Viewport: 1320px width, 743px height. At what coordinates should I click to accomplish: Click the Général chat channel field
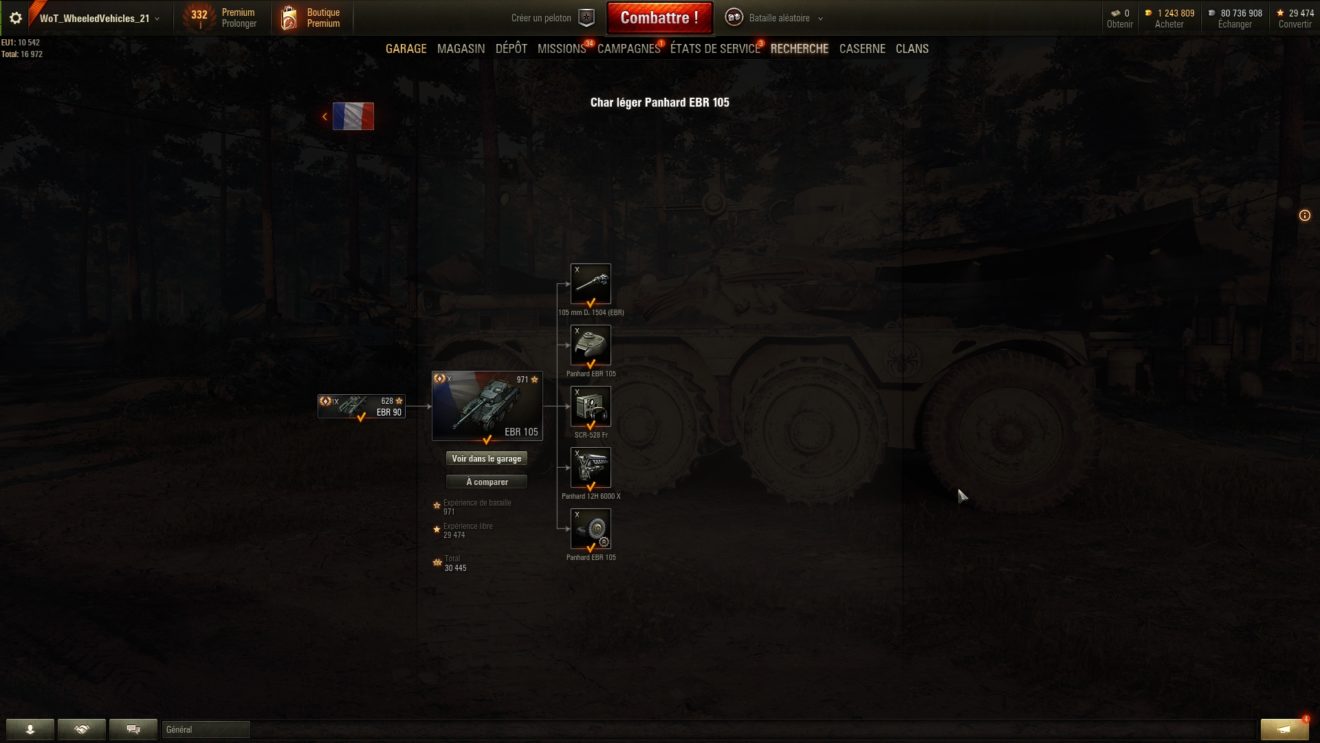tap(206, 730)
